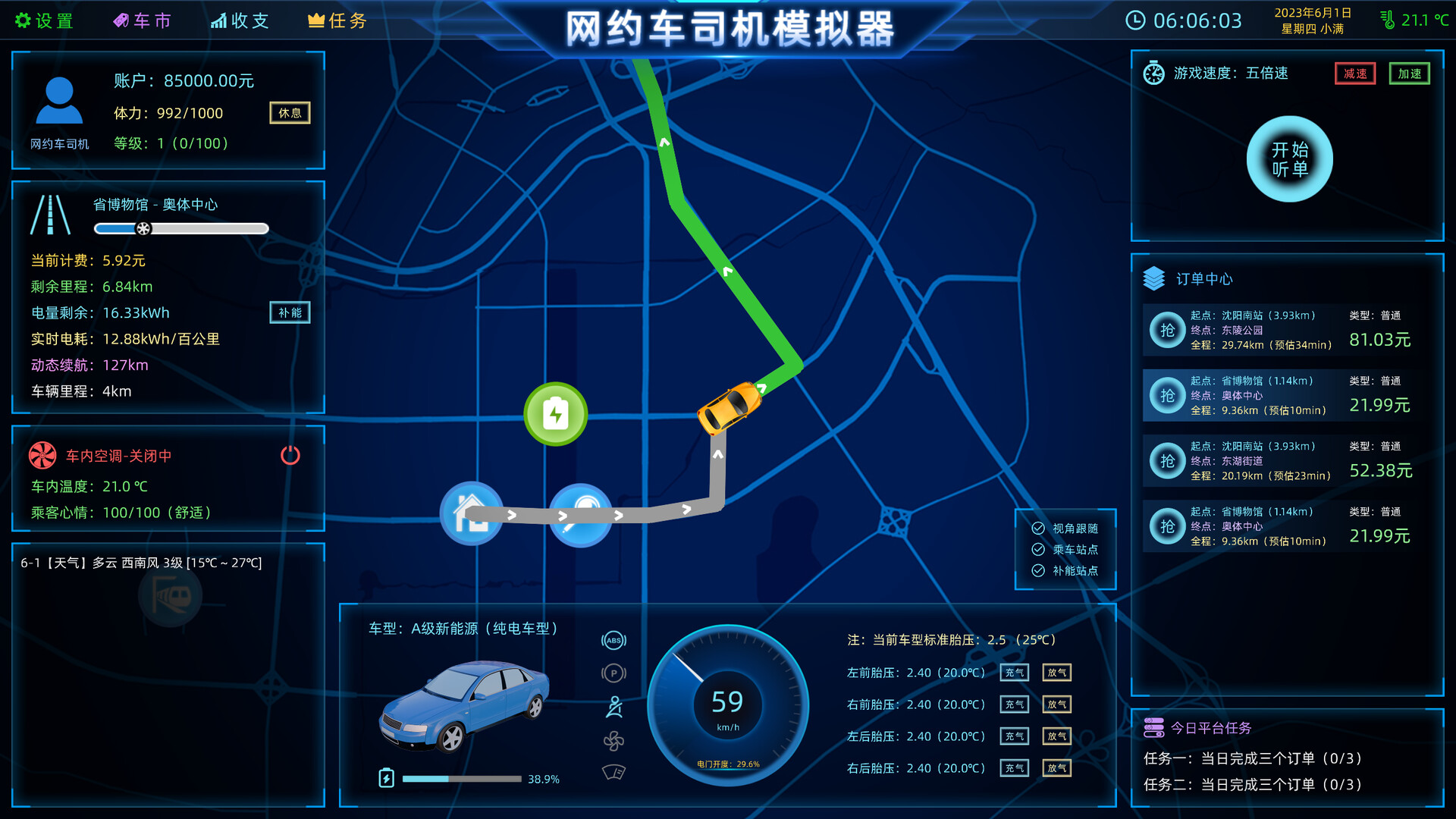Select the seatbelt warning icon
This screenshot has height=819, width=1456.
click(613, 706)
